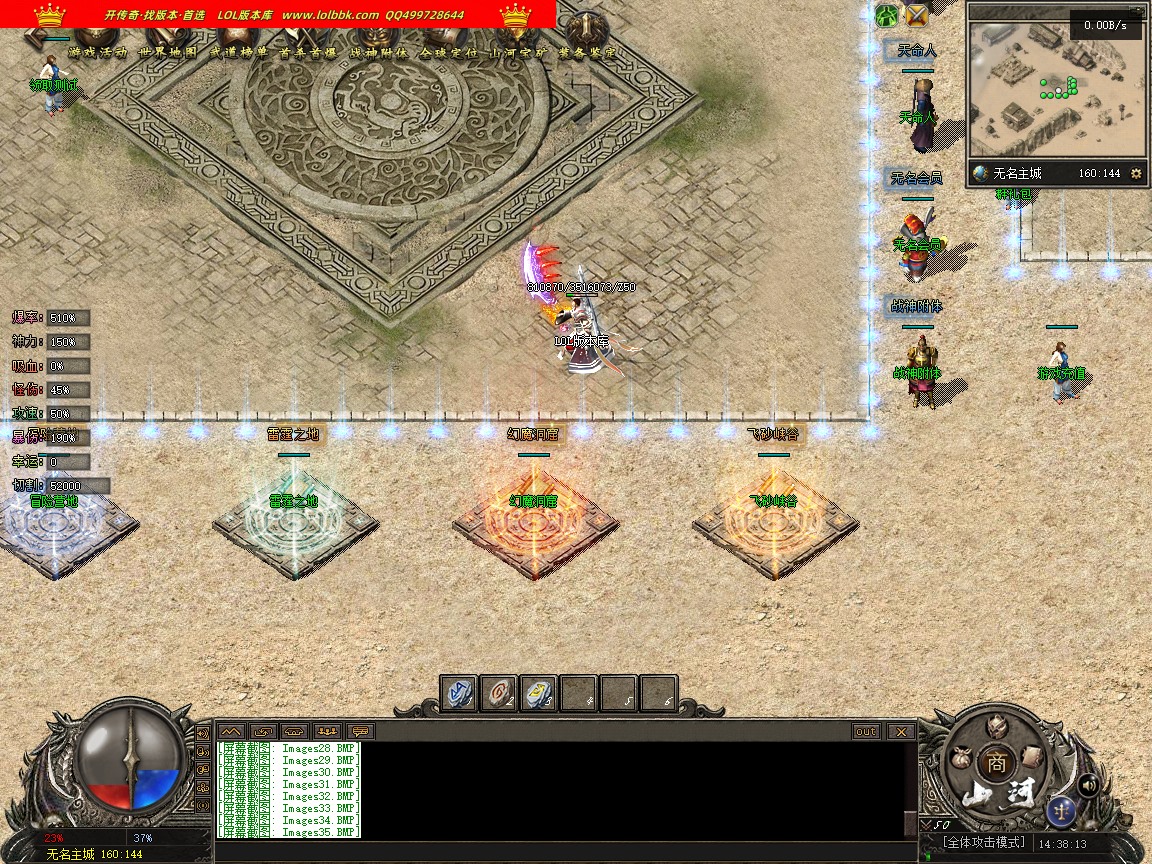1152x864 pixels.
Task: Open the 装备鉴定 equipment appraisal menu
Action: point(588,52)
